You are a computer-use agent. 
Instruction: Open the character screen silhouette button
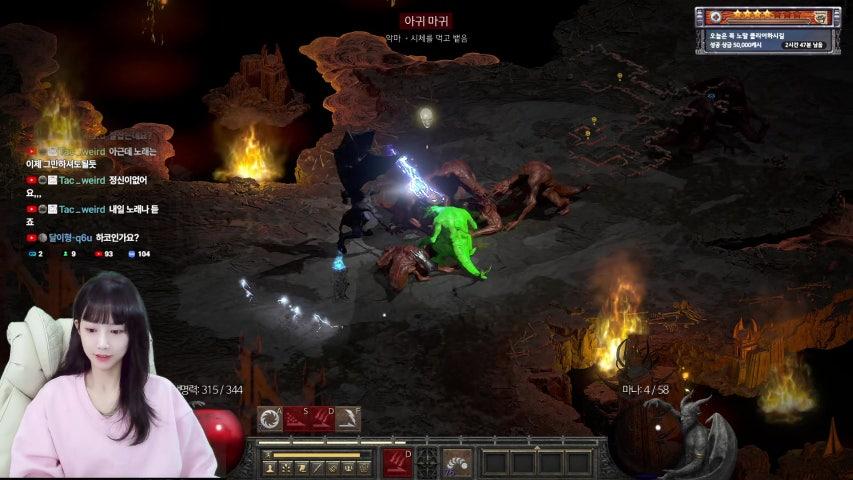(270, 467)
